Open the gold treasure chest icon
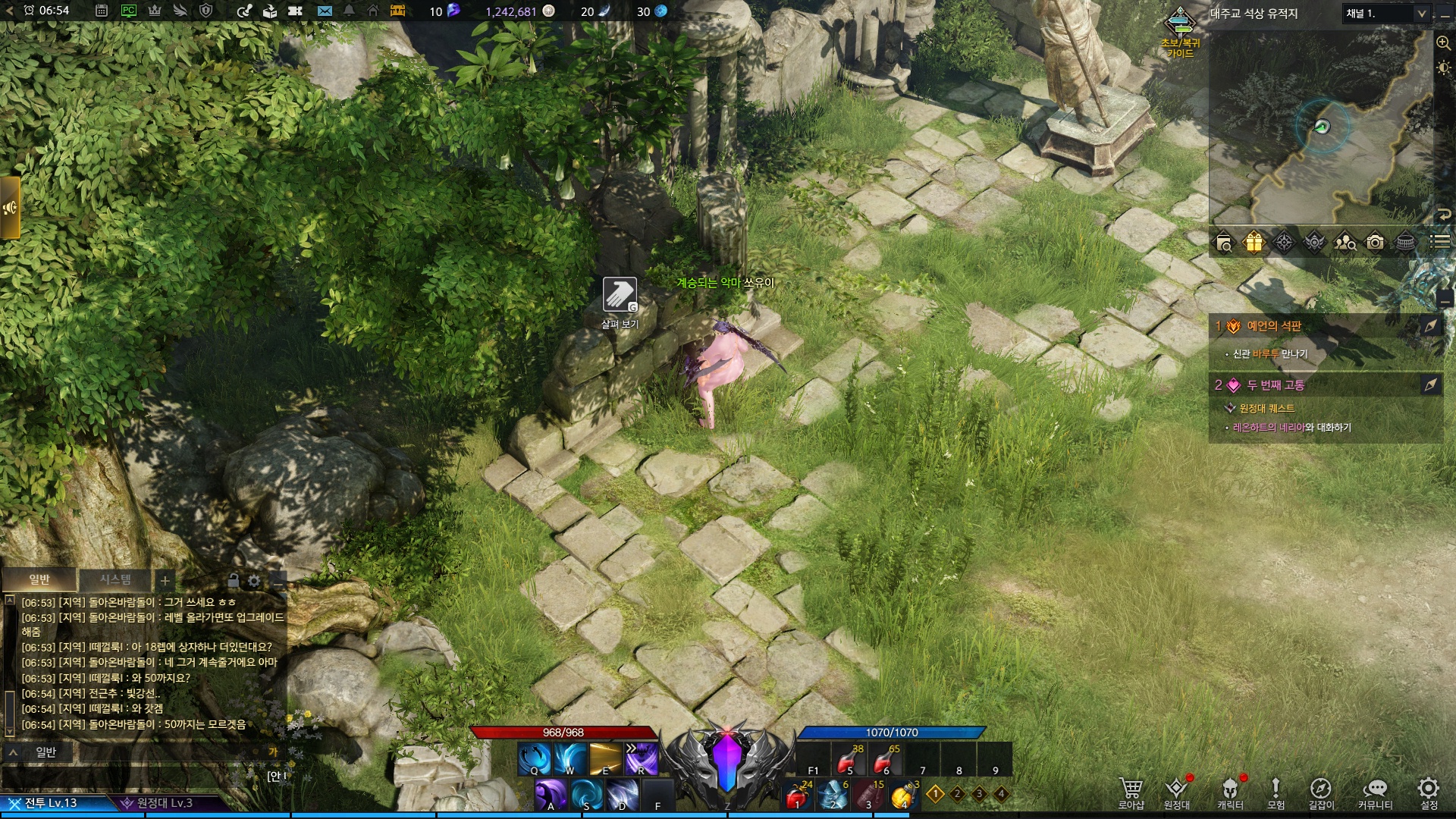 [397, 11]
